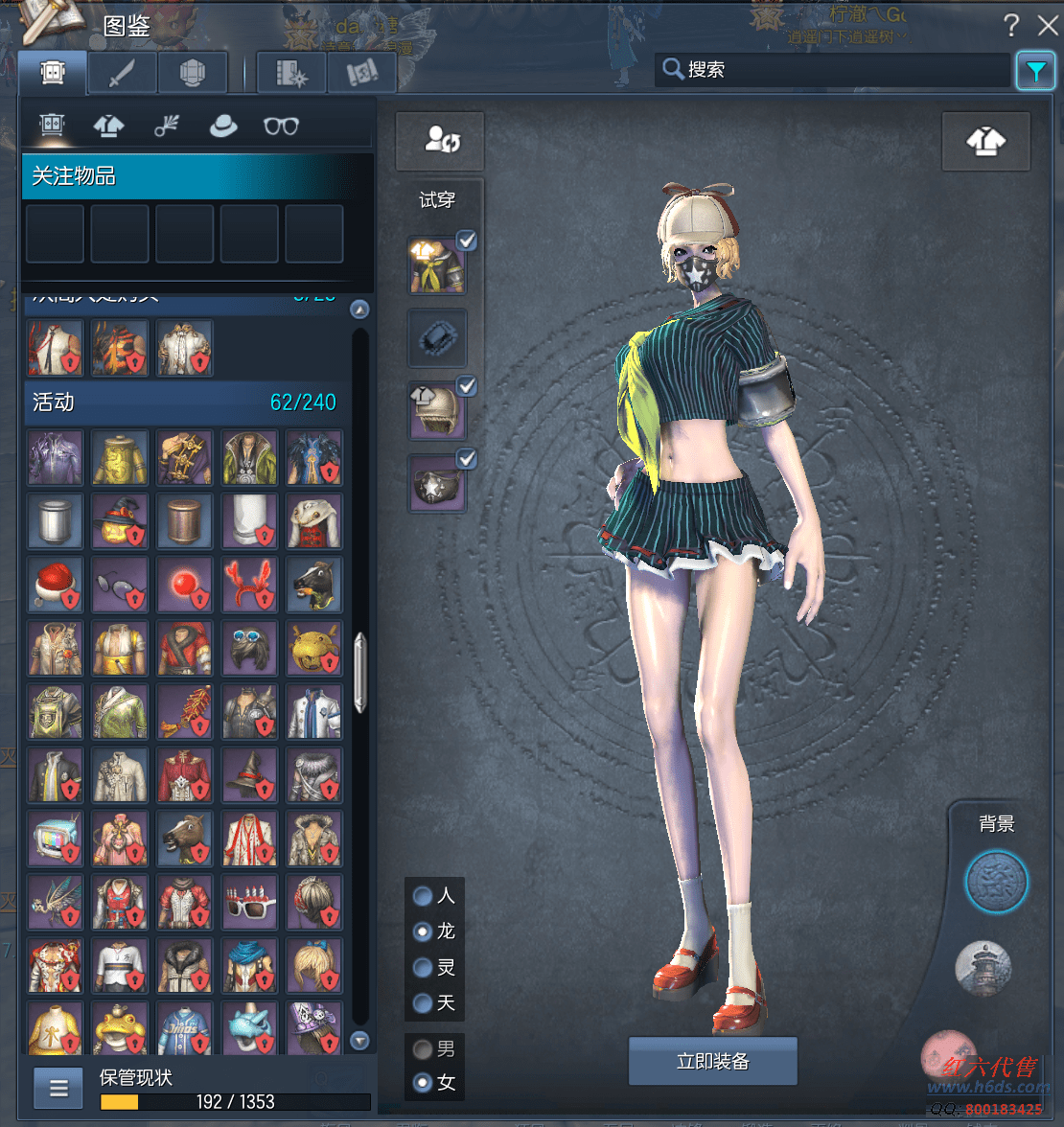Switch gender to 男
Image resolution: width=1064 pixels, height=1127 pixels.
click(x=423, y=1049)
